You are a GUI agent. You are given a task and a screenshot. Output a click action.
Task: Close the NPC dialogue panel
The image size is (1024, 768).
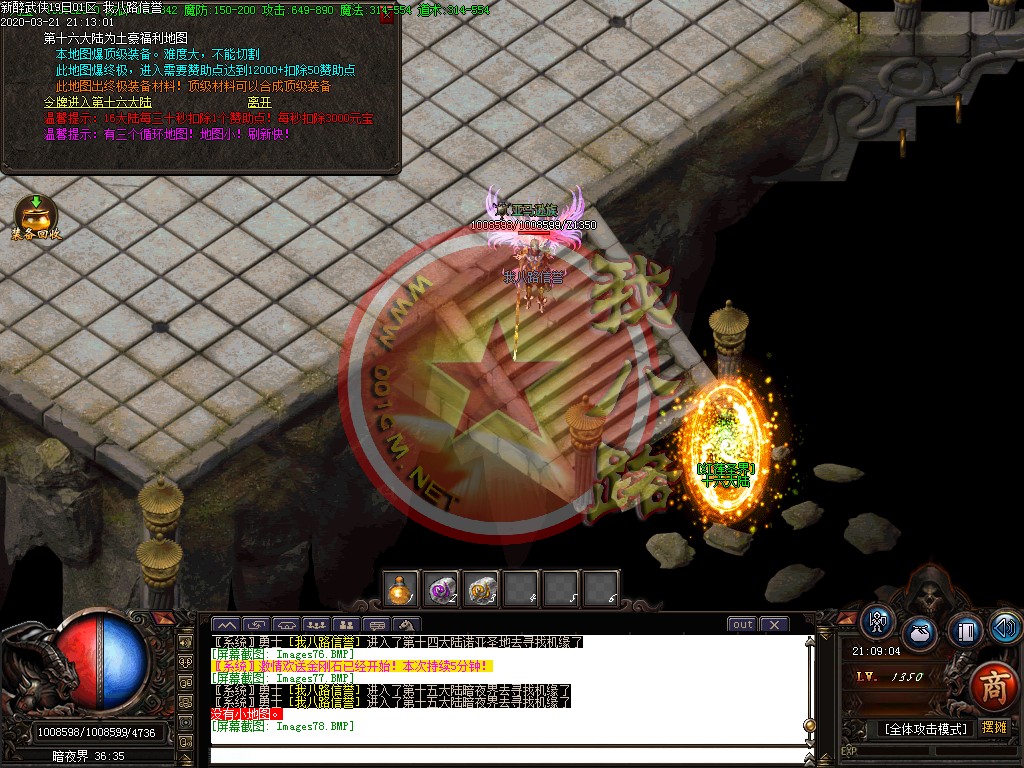coord(387,15)
